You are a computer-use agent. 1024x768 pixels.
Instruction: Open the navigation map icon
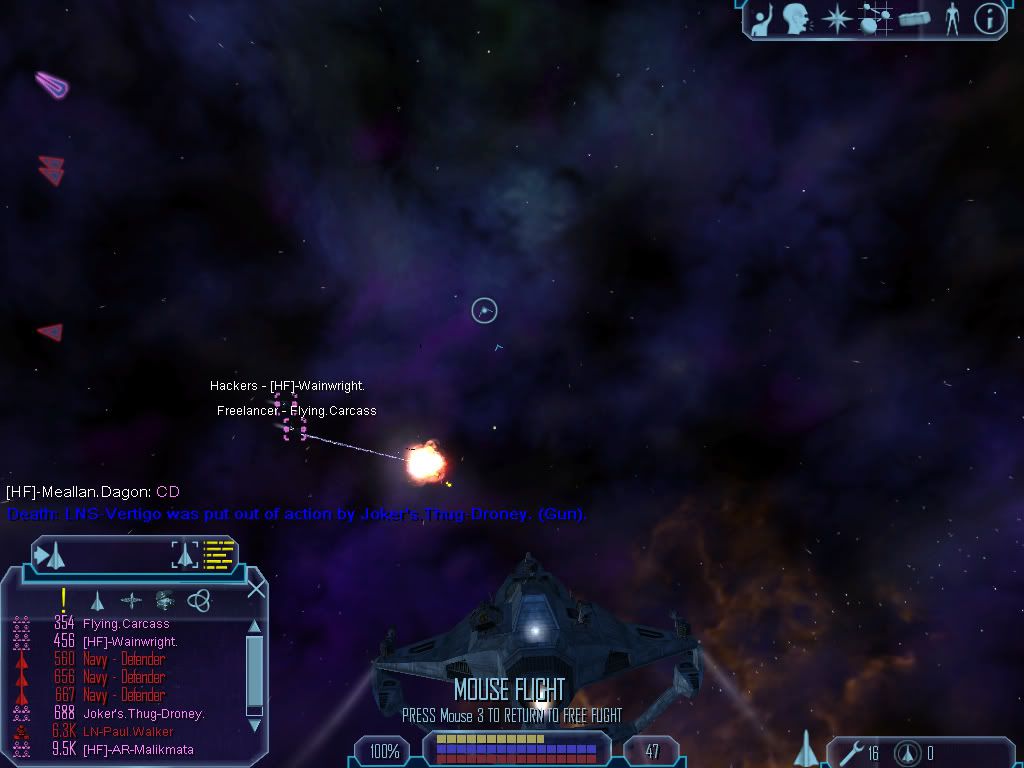(876, 19)
